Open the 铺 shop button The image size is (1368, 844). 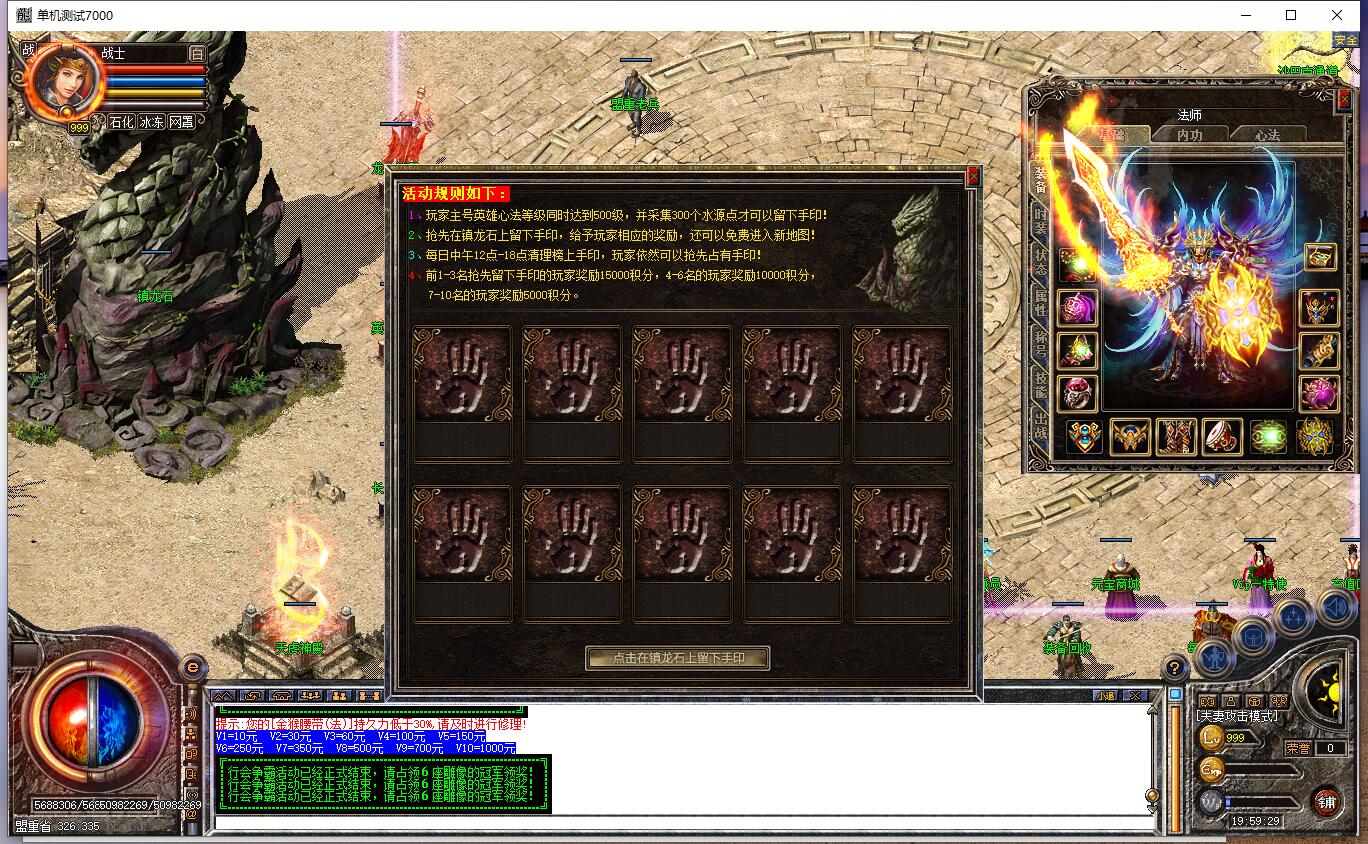pos(1326,801)
